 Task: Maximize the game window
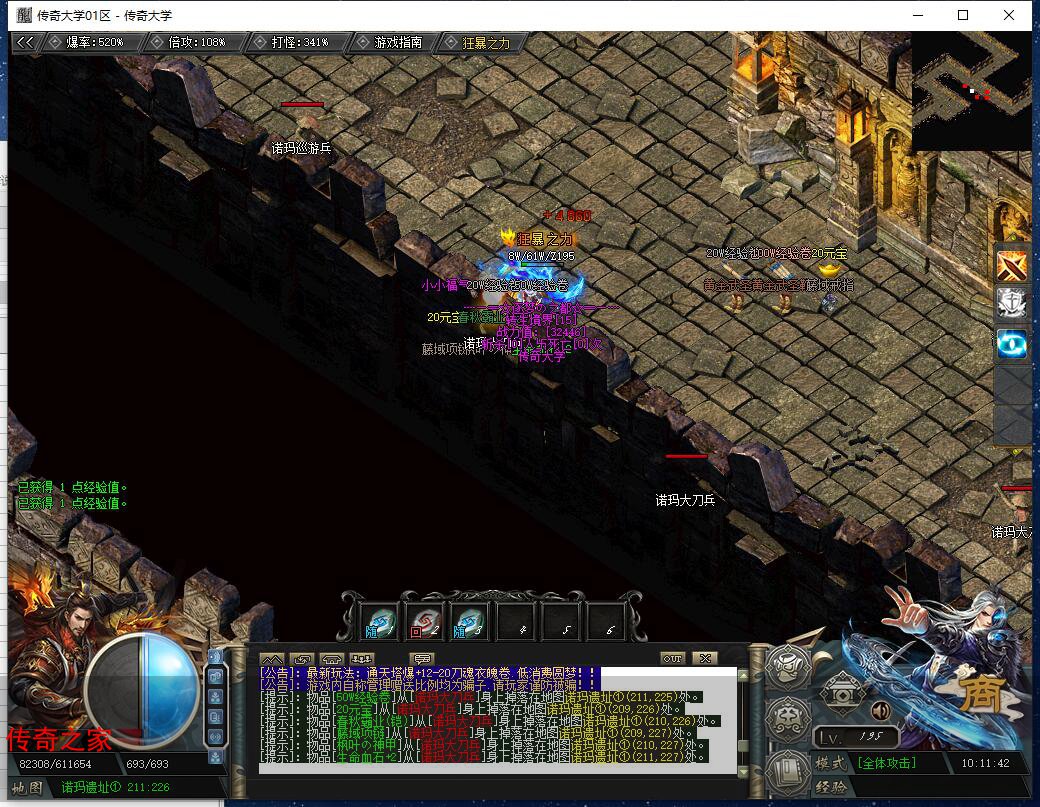pyautogui.click(x=963, y=15)
